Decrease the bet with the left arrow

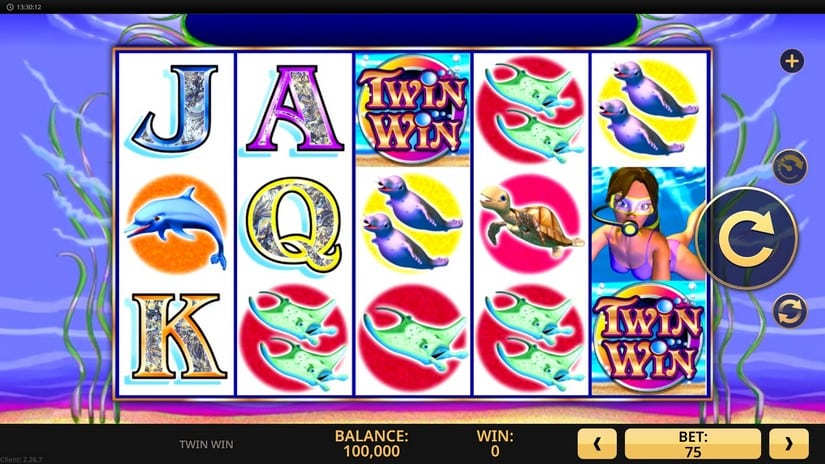pos(597,443)
